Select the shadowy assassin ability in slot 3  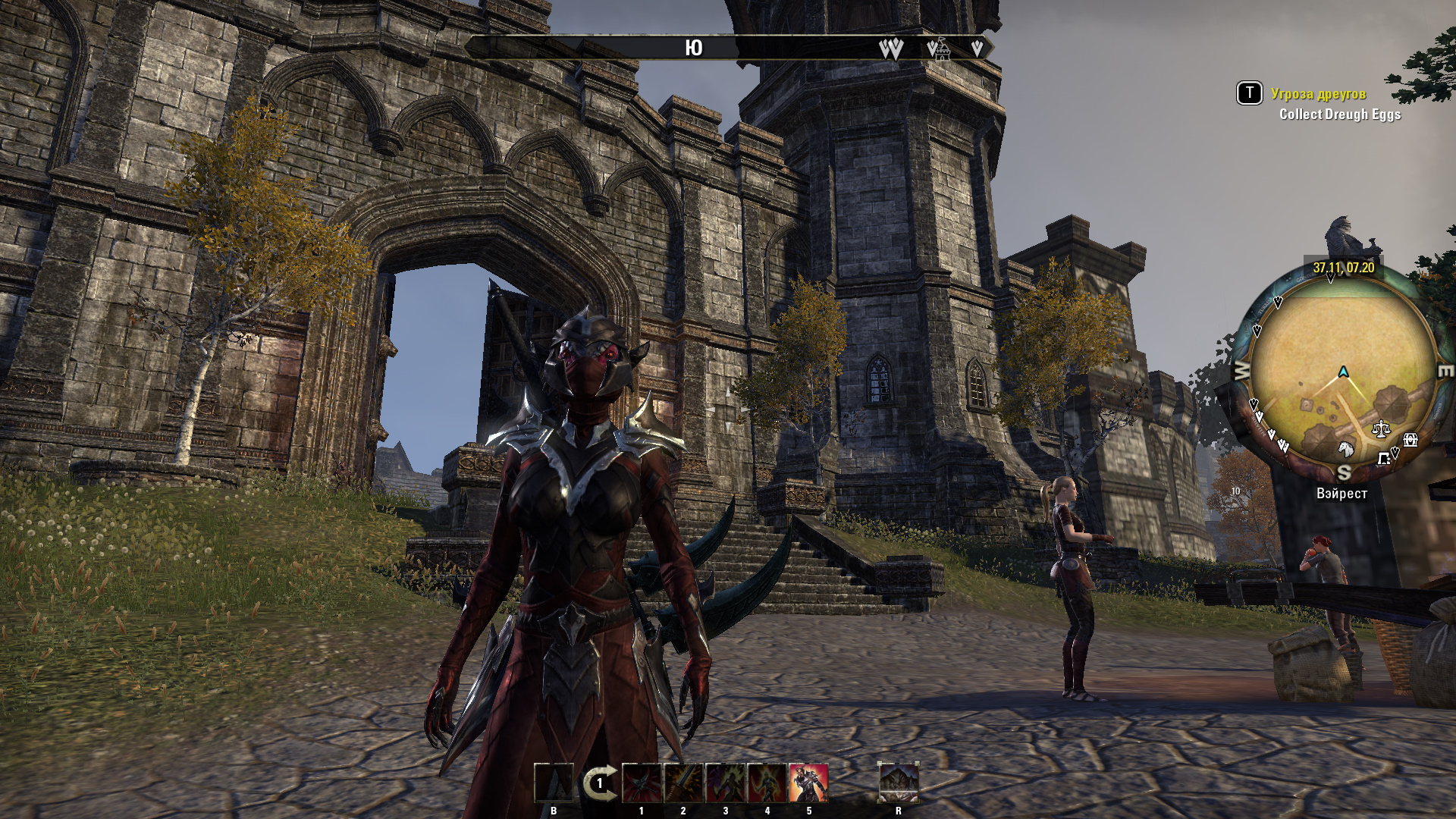pos(725,783)
